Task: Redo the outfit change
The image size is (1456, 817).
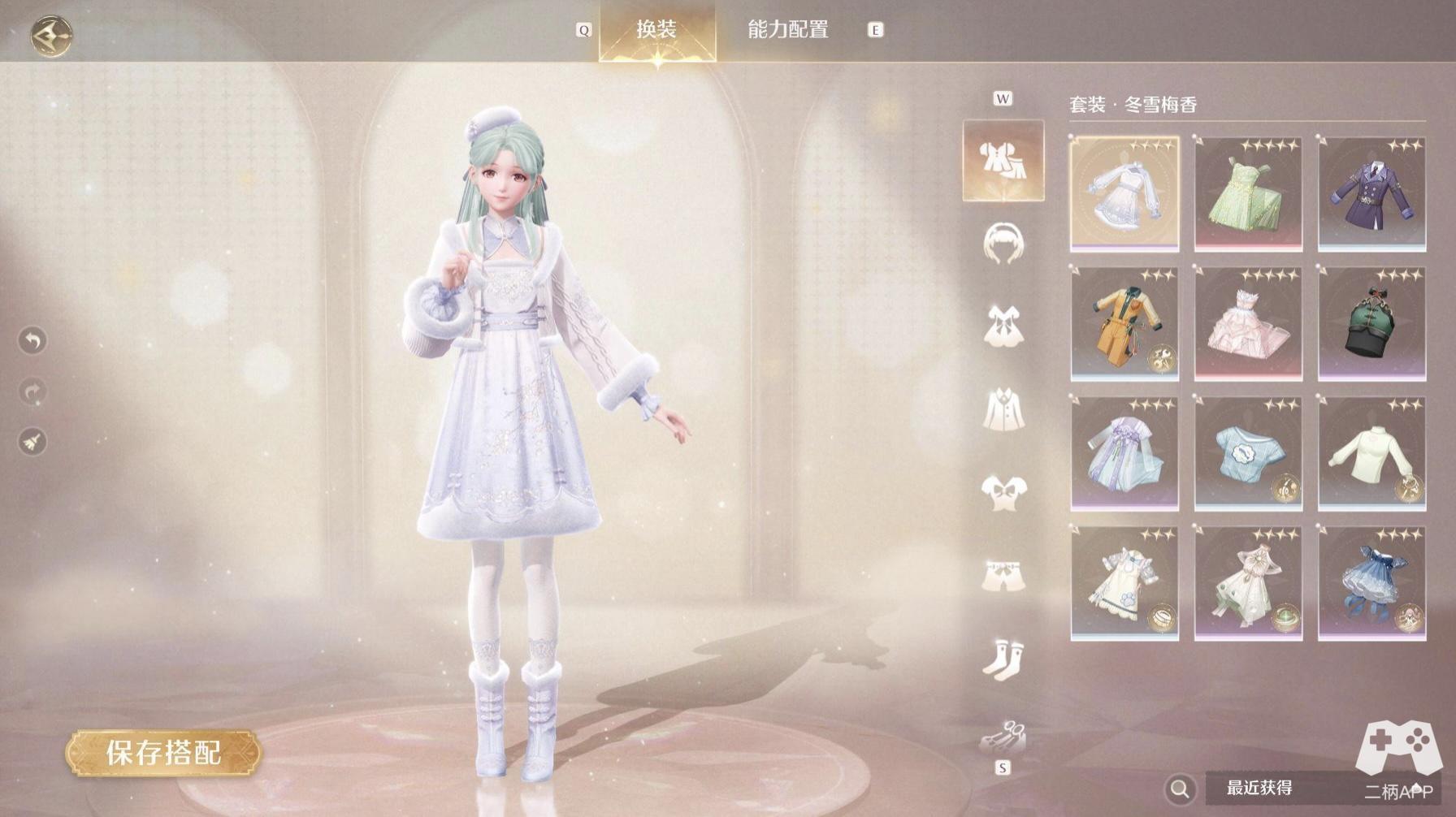Action: click(x=32, y=392)
